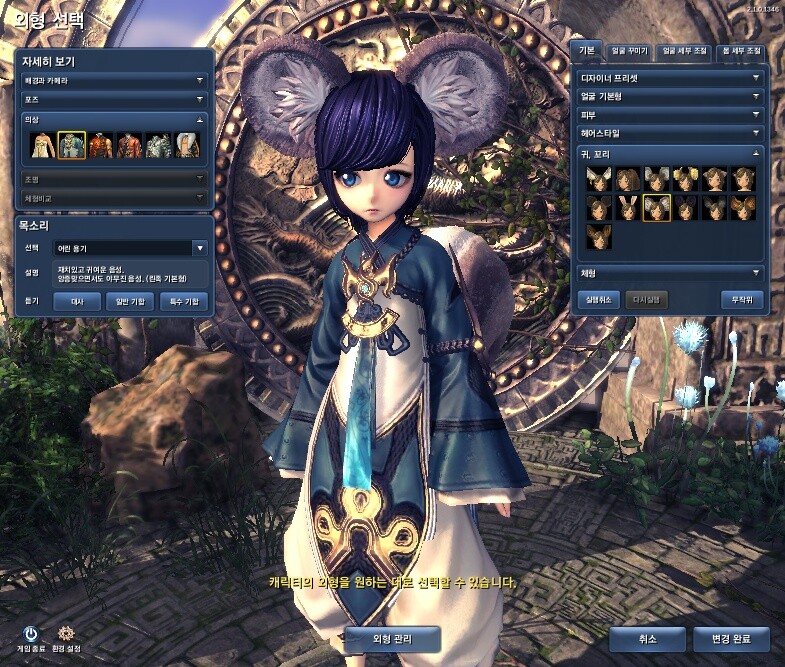Select the cream dress outfit thumbnail
Viewport: 785px width, 667px height.
[x=42, y=146]
